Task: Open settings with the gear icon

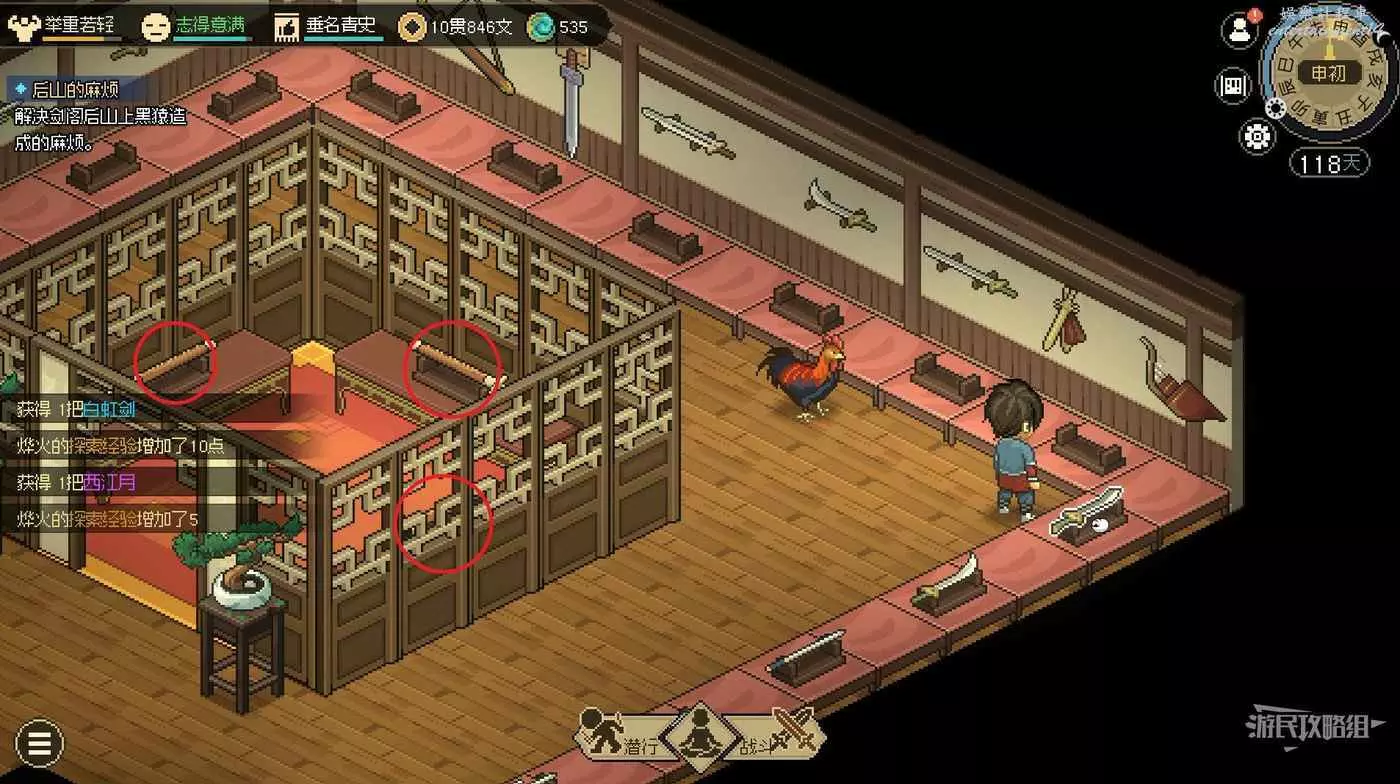Action: (x=1256, y=135)
